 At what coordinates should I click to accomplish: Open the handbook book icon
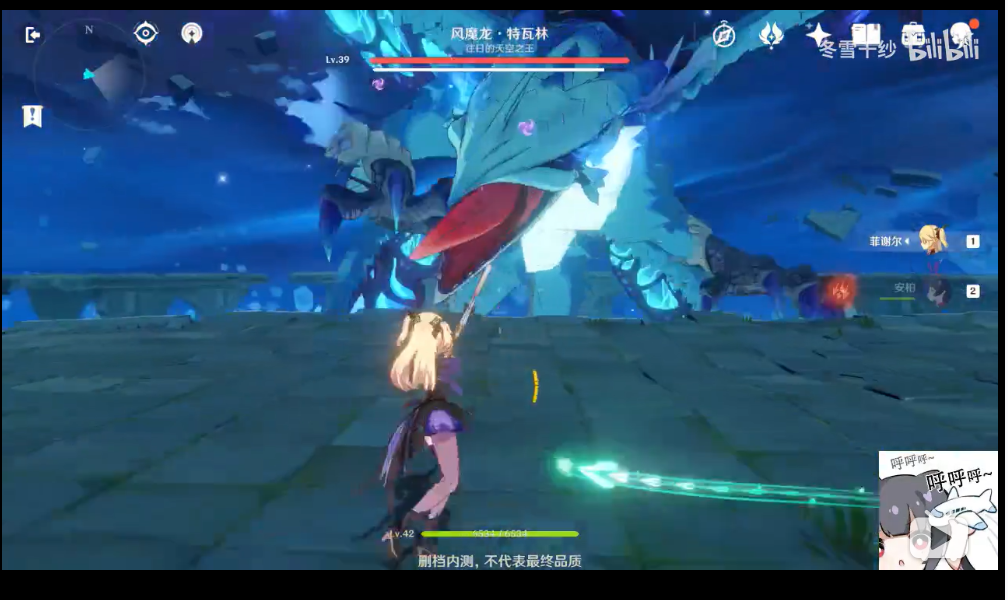pos(866,35)
